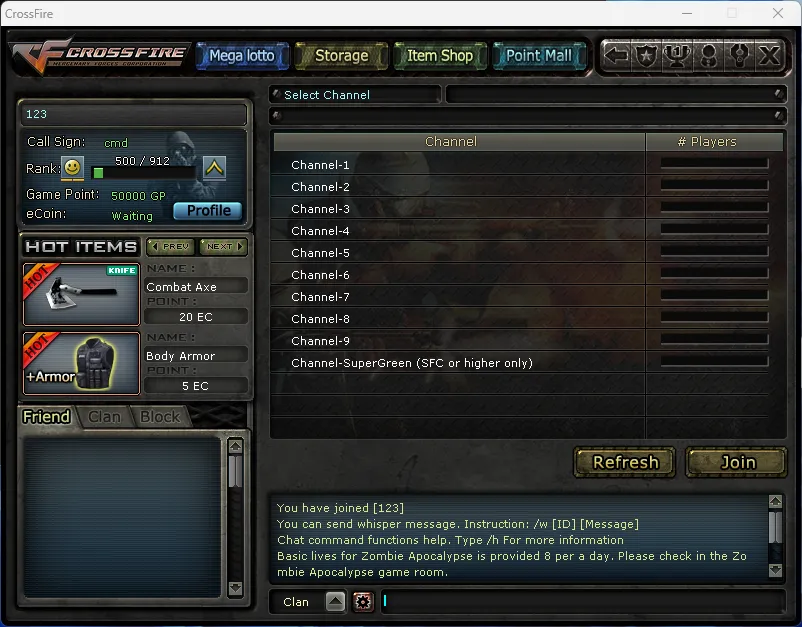Open the trophy ranking icon
Viewport: 802px width, 627px height.
click(678, 56)
